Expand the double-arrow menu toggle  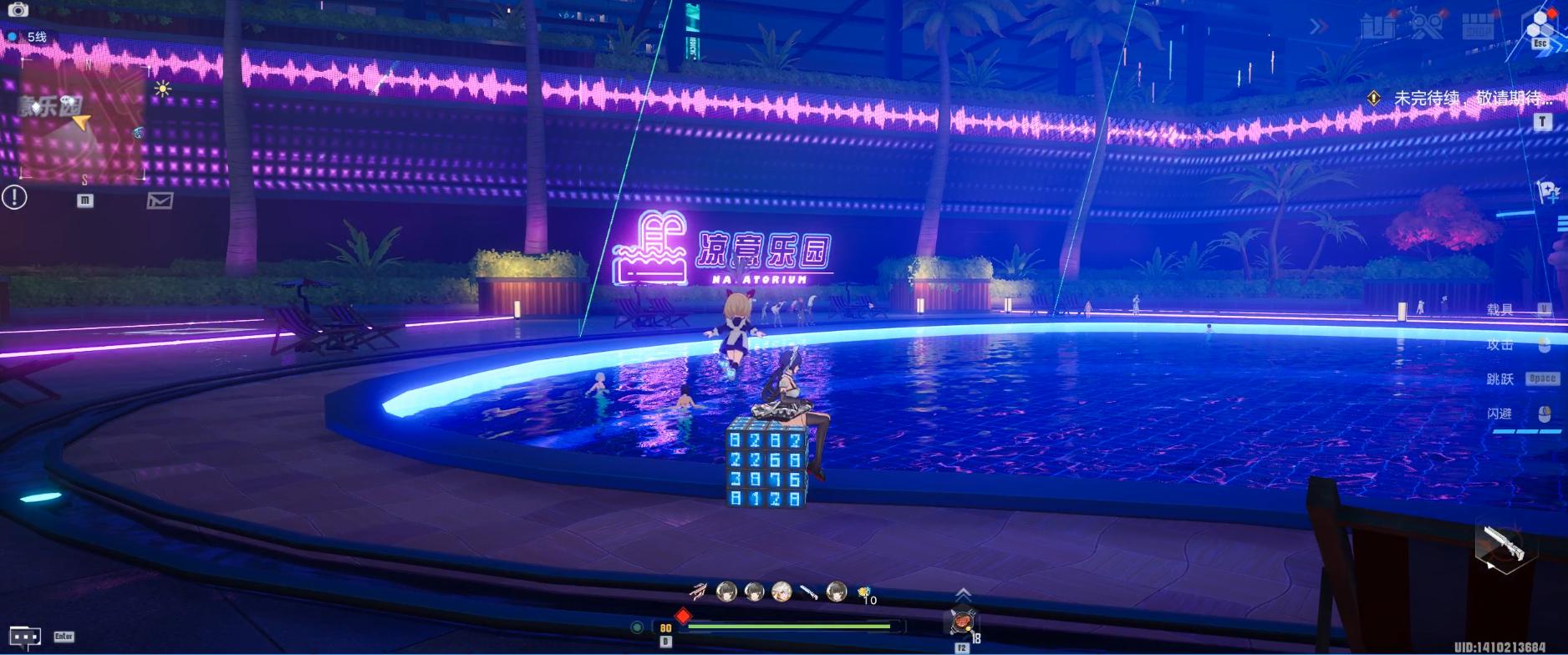[x=1319, y=27]
